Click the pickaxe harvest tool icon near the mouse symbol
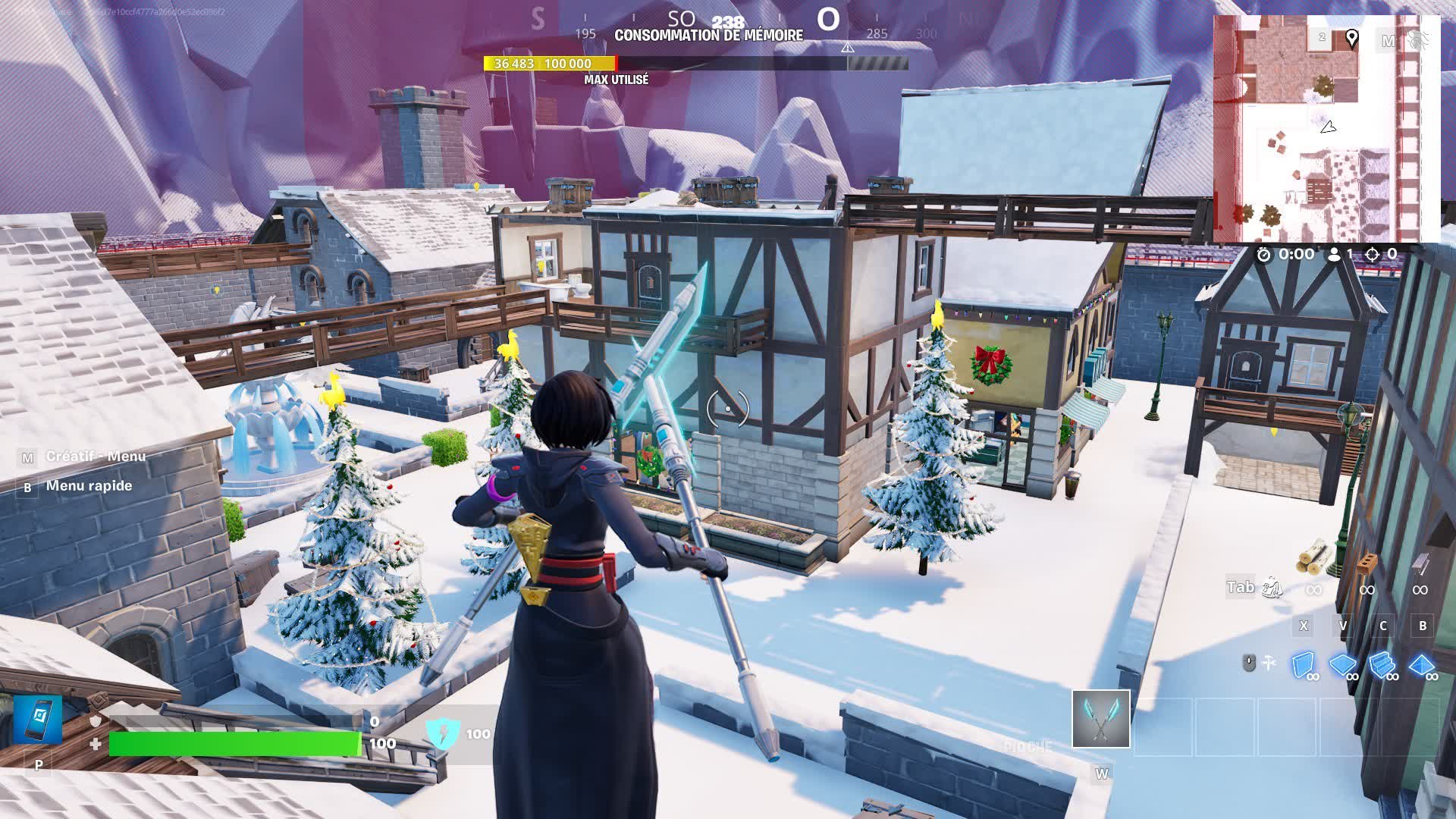1456x819 pixels. click(1270, 661)
